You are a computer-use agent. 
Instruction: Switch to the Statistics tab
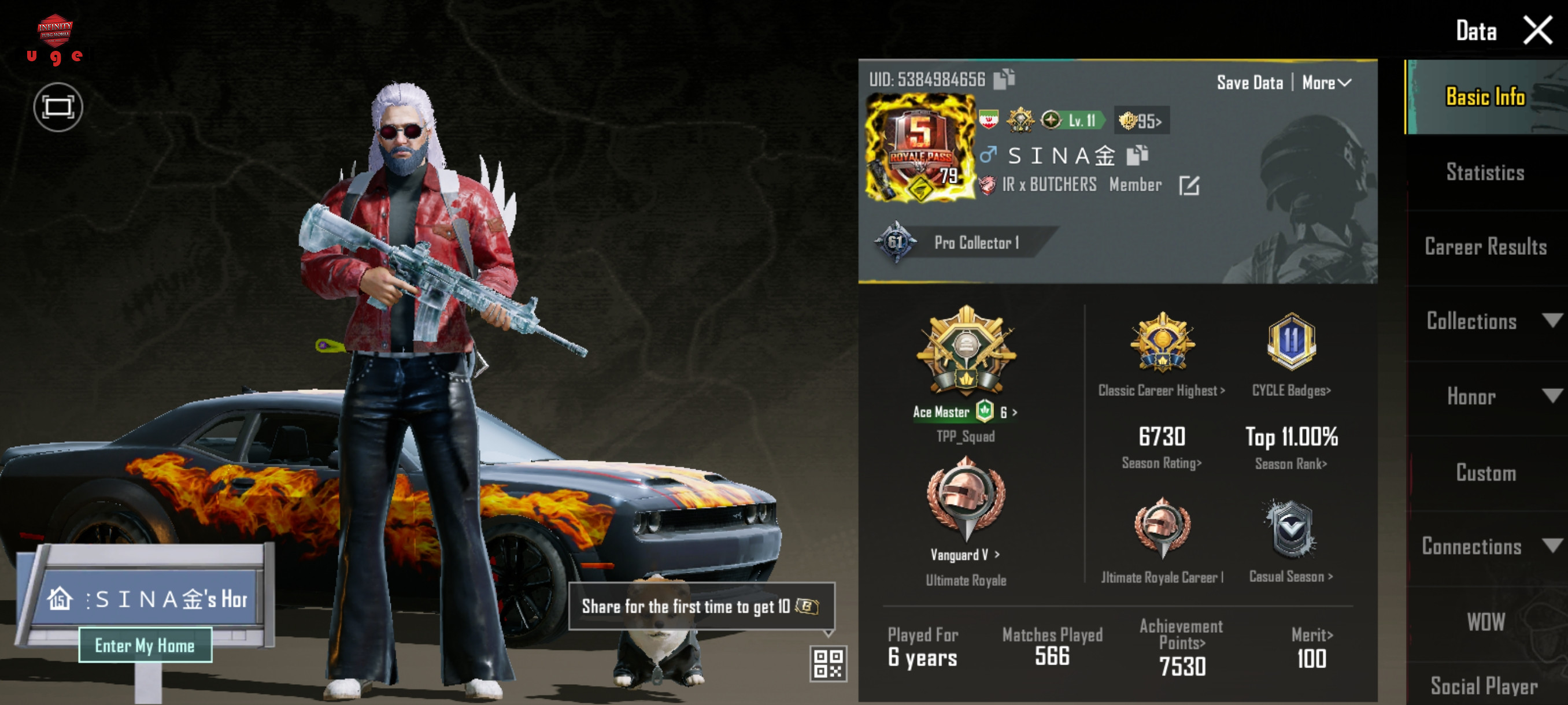pyautogui.click(x=1485, y=173)
